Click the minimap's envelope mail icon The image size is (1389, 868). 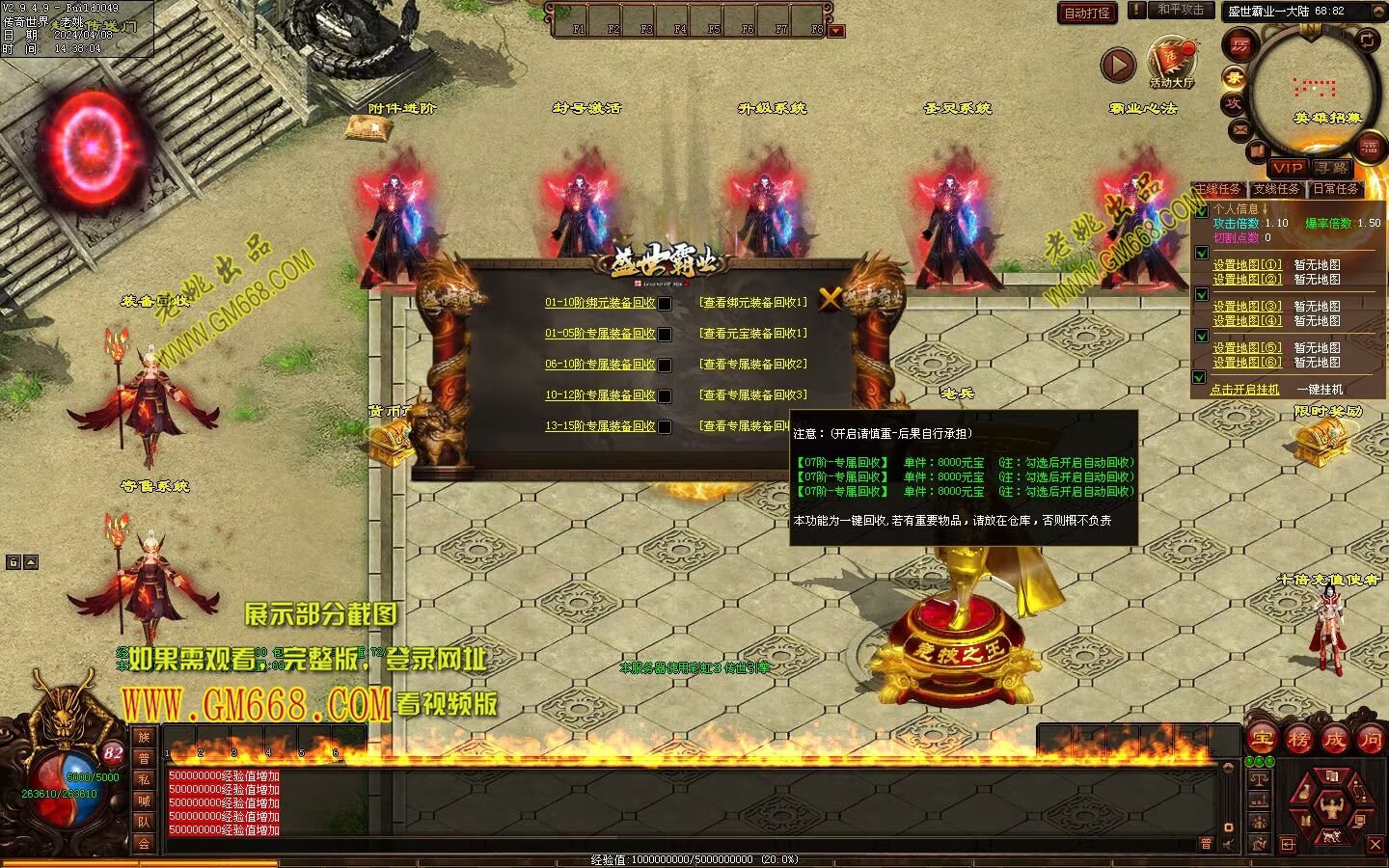pos(1240,129)
